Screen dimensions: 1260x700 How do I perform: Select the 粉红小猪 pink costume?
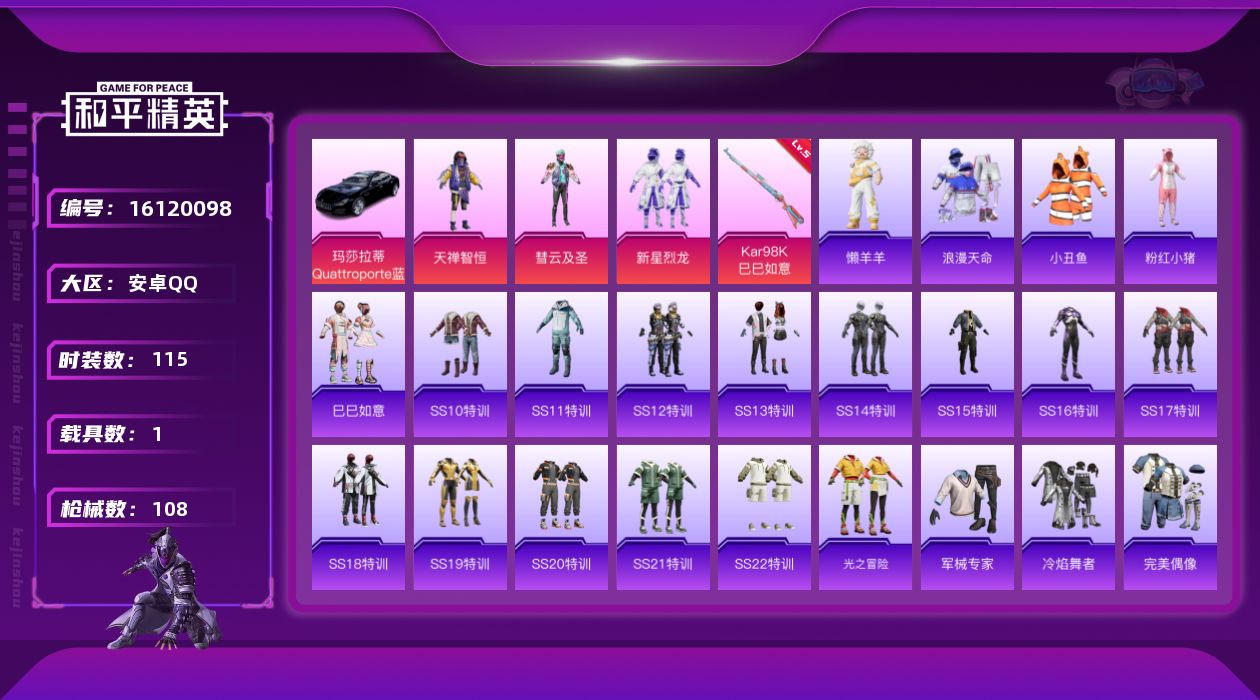coord(1170,211)
